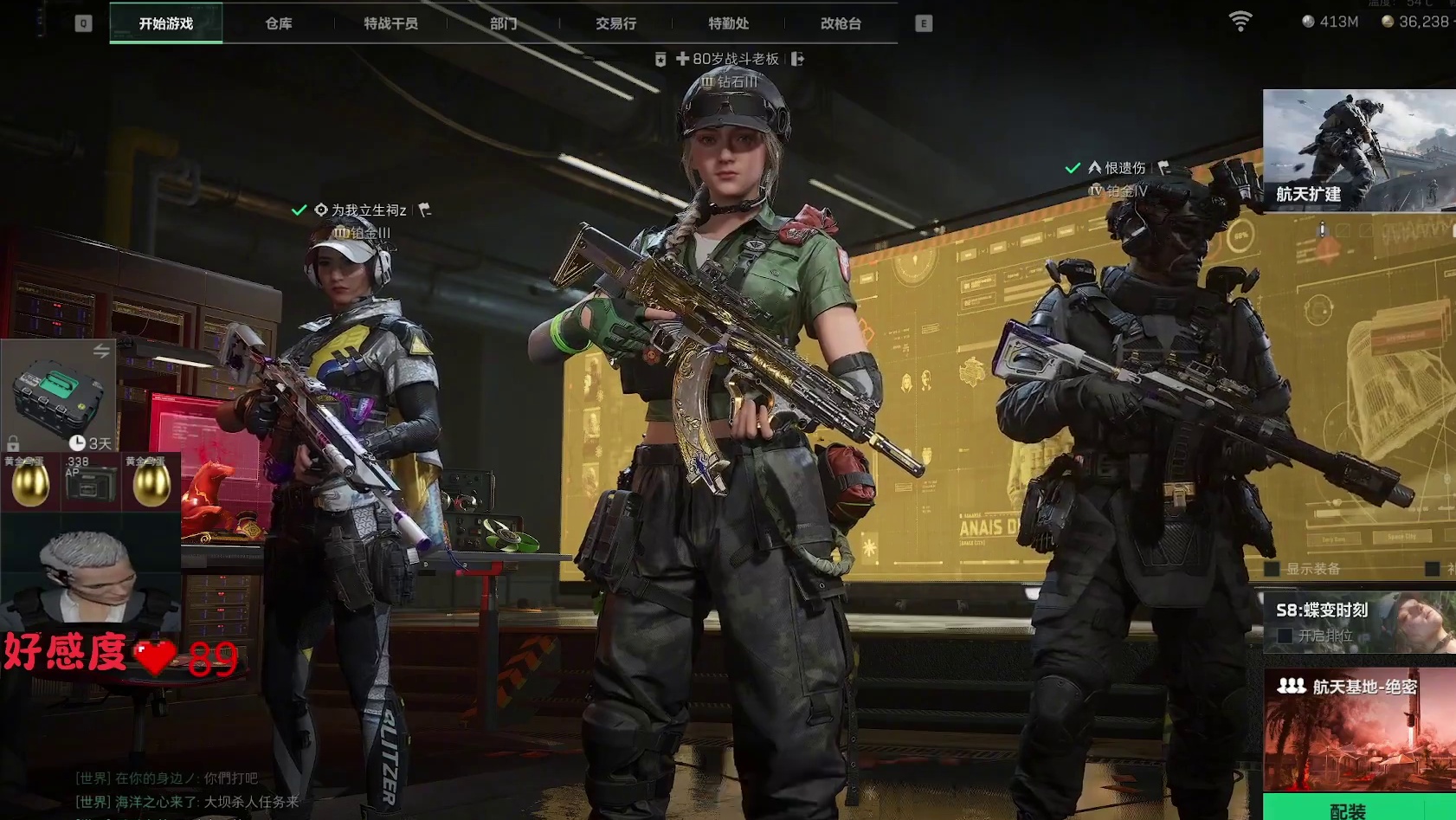Viewport: 1456px width, 820px height.
Task: Click the currency balance 413M display
Action: click(1330, 22)
